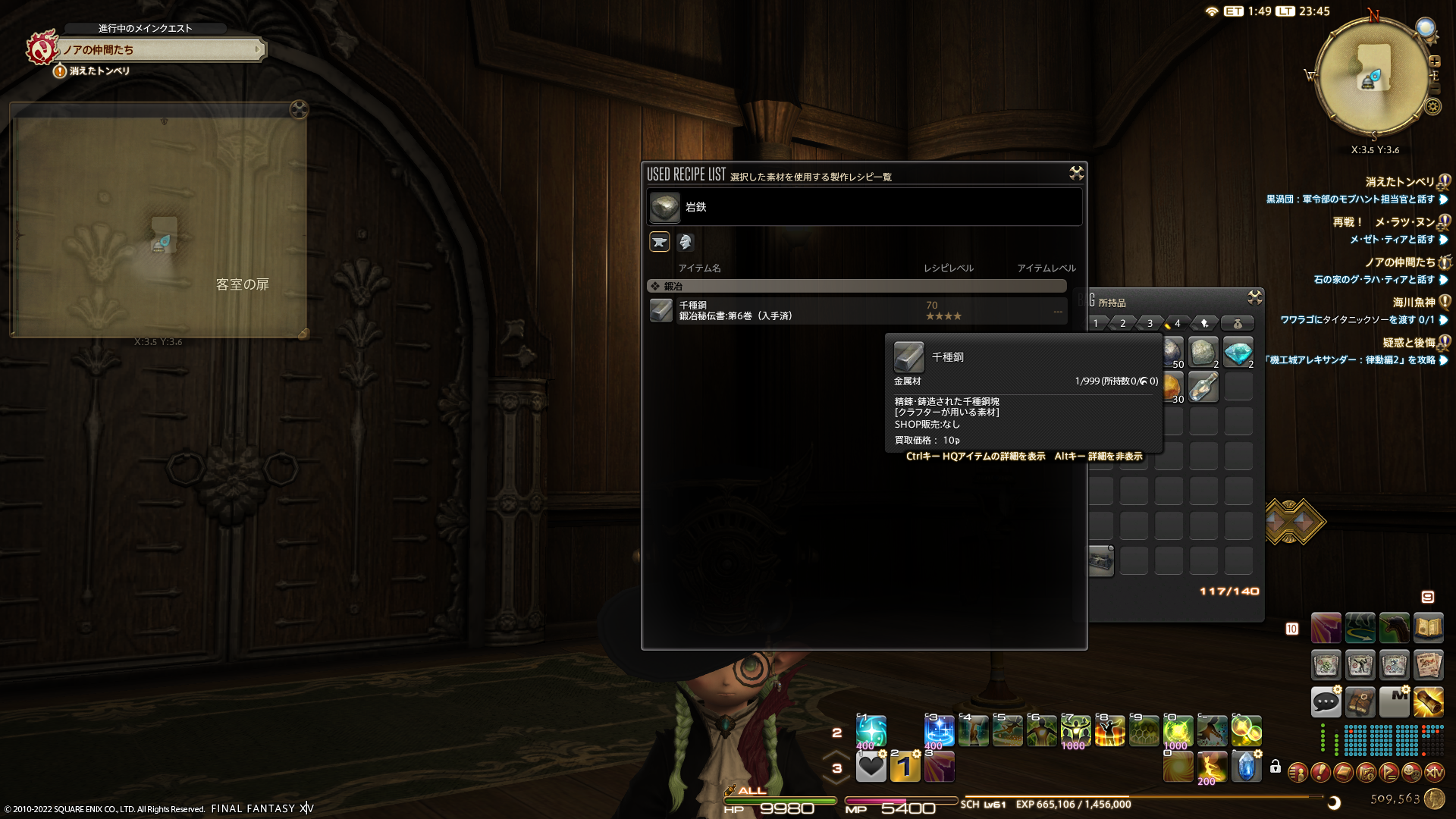The width and height of the screenshot is (1456, 819).
Task: Switch to the blacksmith anvil recipe filter
Action: [x=660, y=242]
